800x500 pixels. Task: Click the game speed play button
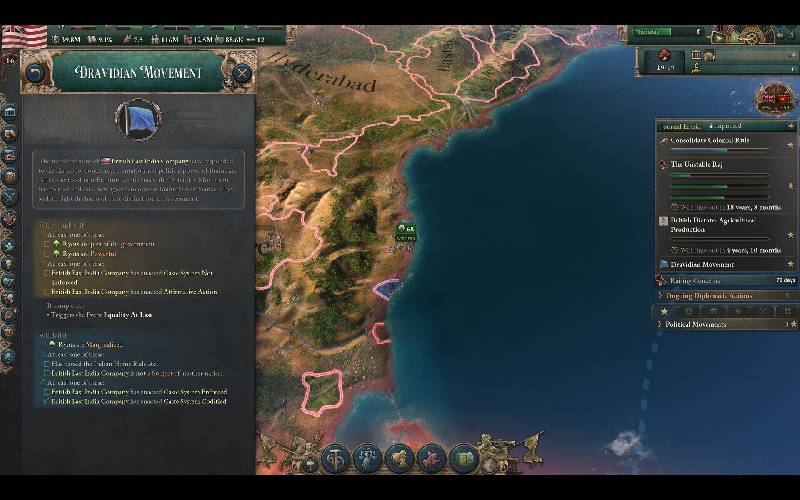(717, 37)
